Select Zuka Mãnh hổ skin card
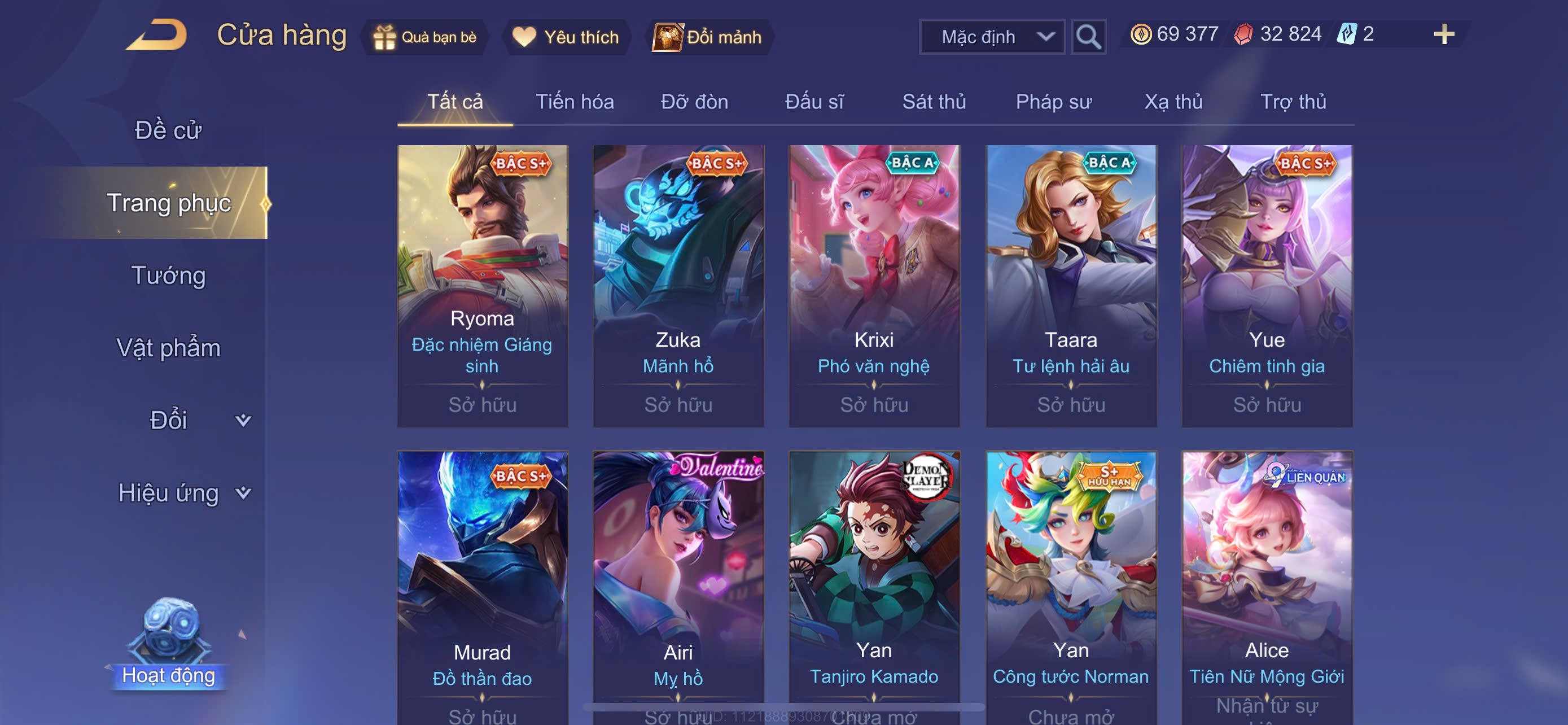Image resolution: width=1568 pixels, height=725 pixels. click(x=678, y=285)
